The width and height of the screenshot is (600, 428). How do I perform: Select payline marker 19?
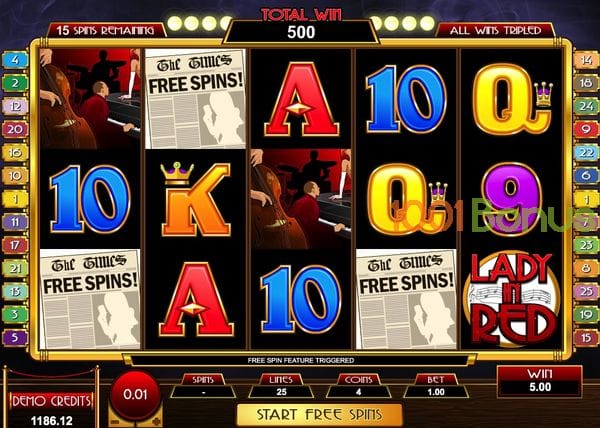coord(585,314)
